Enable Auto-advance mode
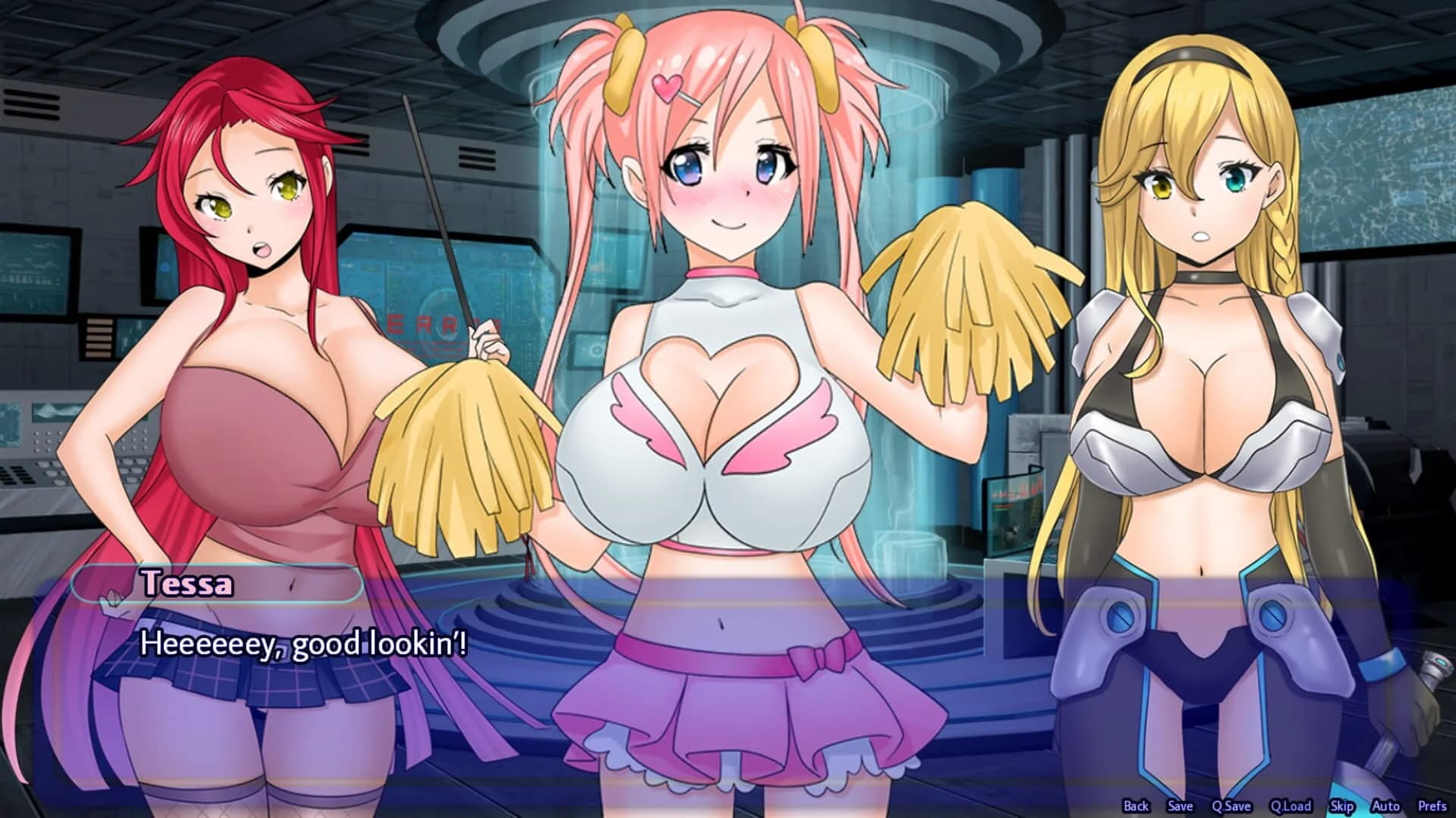The image size is (1456, 818). (1385, 805)
